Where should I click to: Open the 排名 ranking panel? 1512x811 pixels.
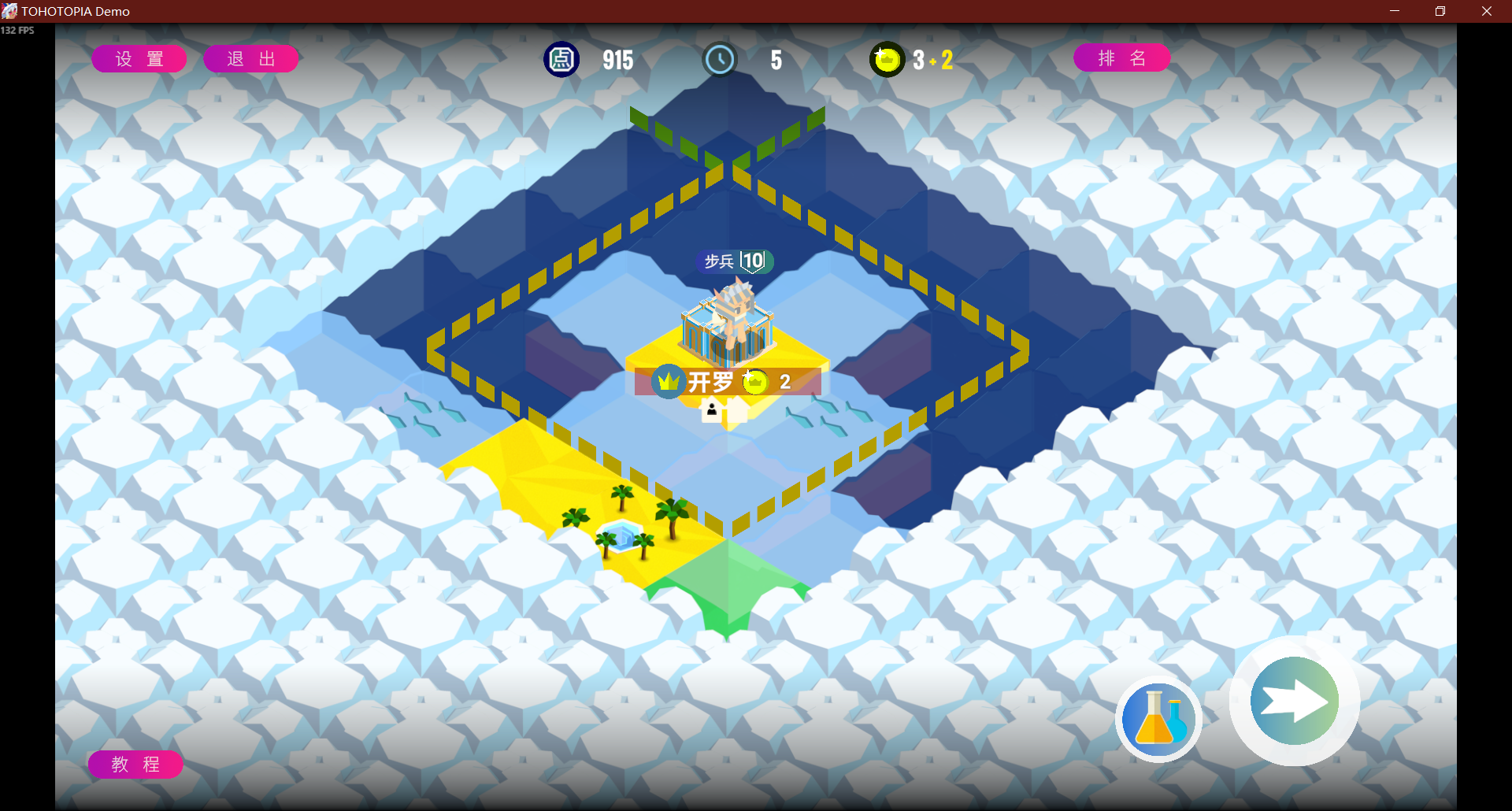[1121, 58]
